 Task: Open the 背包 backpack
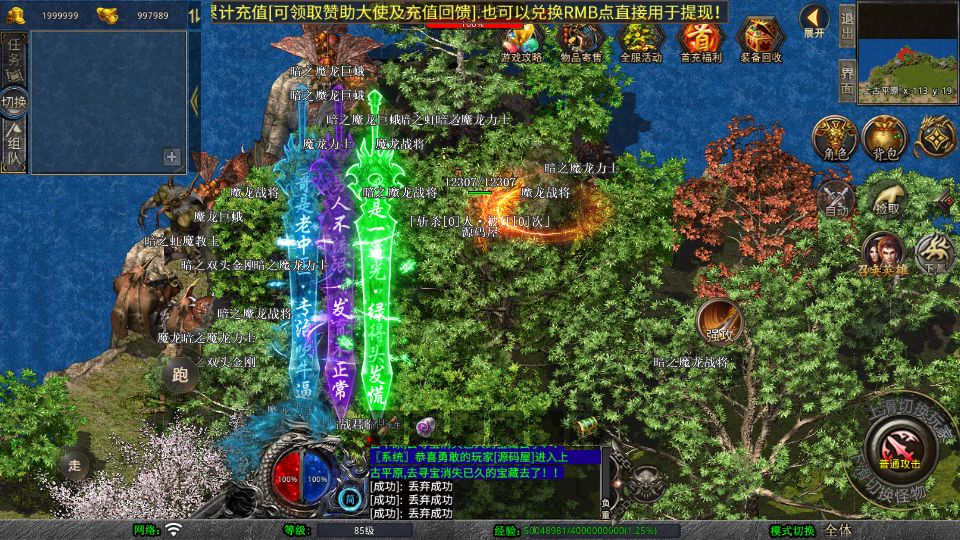pos(884,138)
